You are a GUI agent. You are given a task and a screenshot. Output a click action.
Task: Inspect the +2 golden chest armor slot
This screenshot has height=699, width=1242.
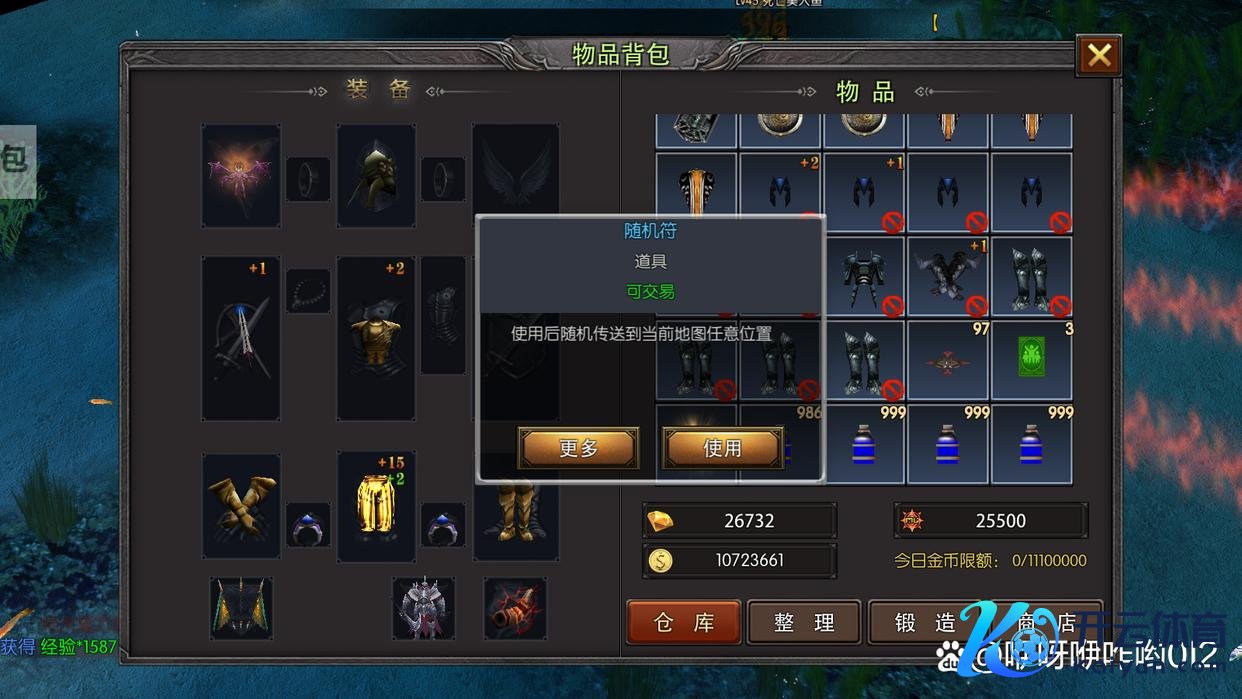point(376,338)
